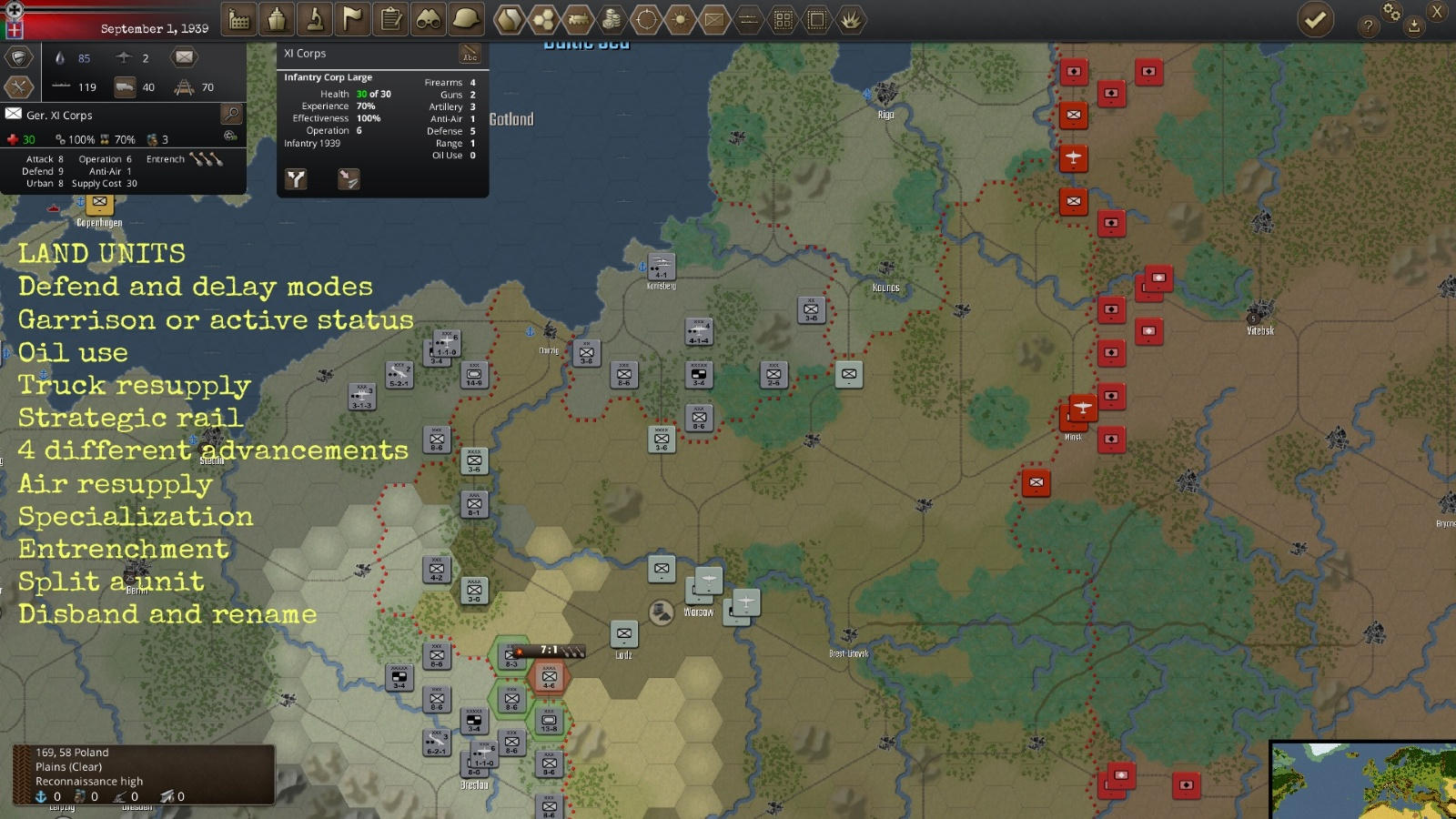Image resolution: width=1456 pixels, height=819 pixels.
Task: Open intelligence with the binoculars icon
Action: [x=428, y=20]
